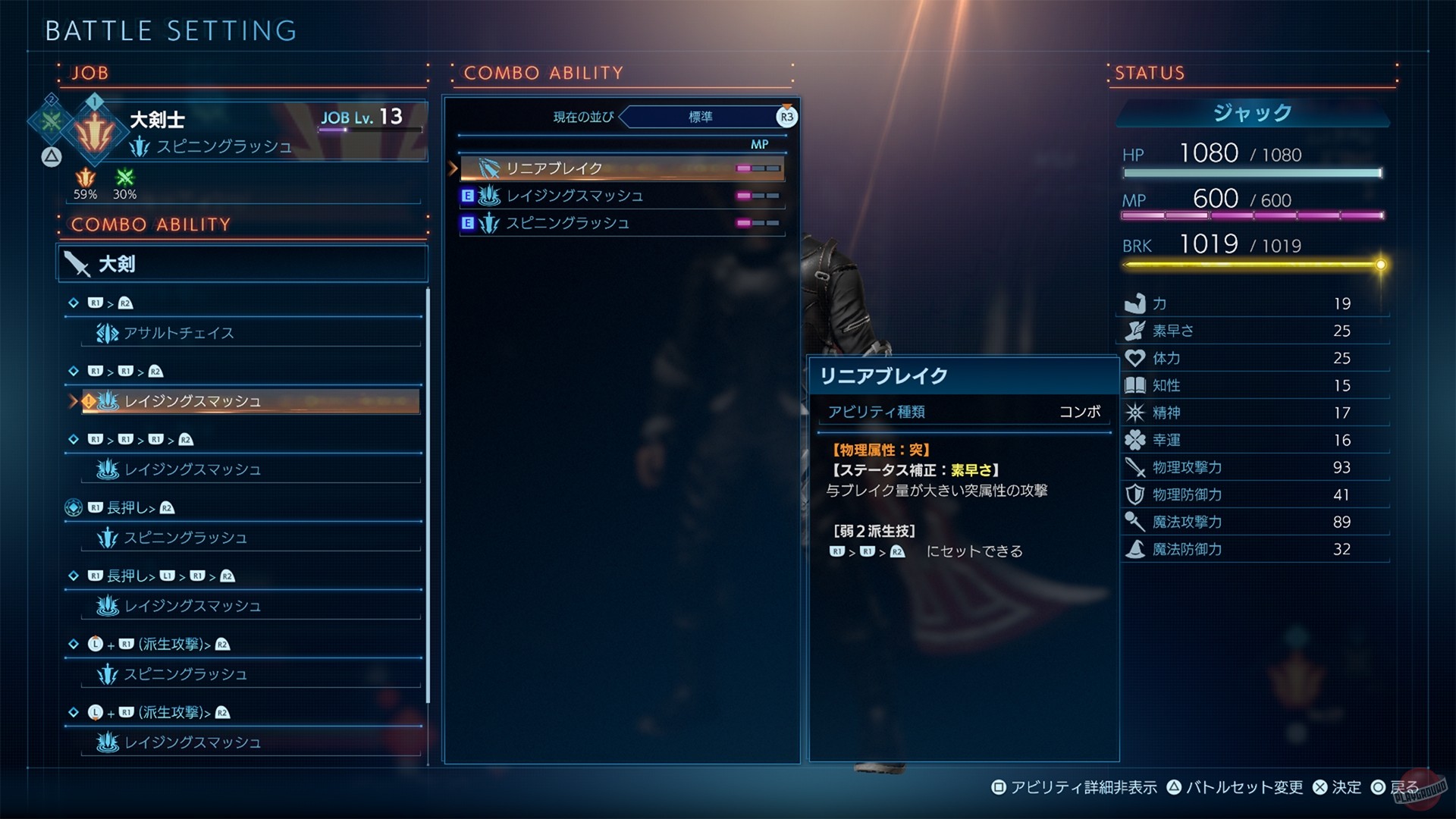Expand the 大剣 weapon category header
This screenshot has height=819, width=1456.
(x=241, y=264)
